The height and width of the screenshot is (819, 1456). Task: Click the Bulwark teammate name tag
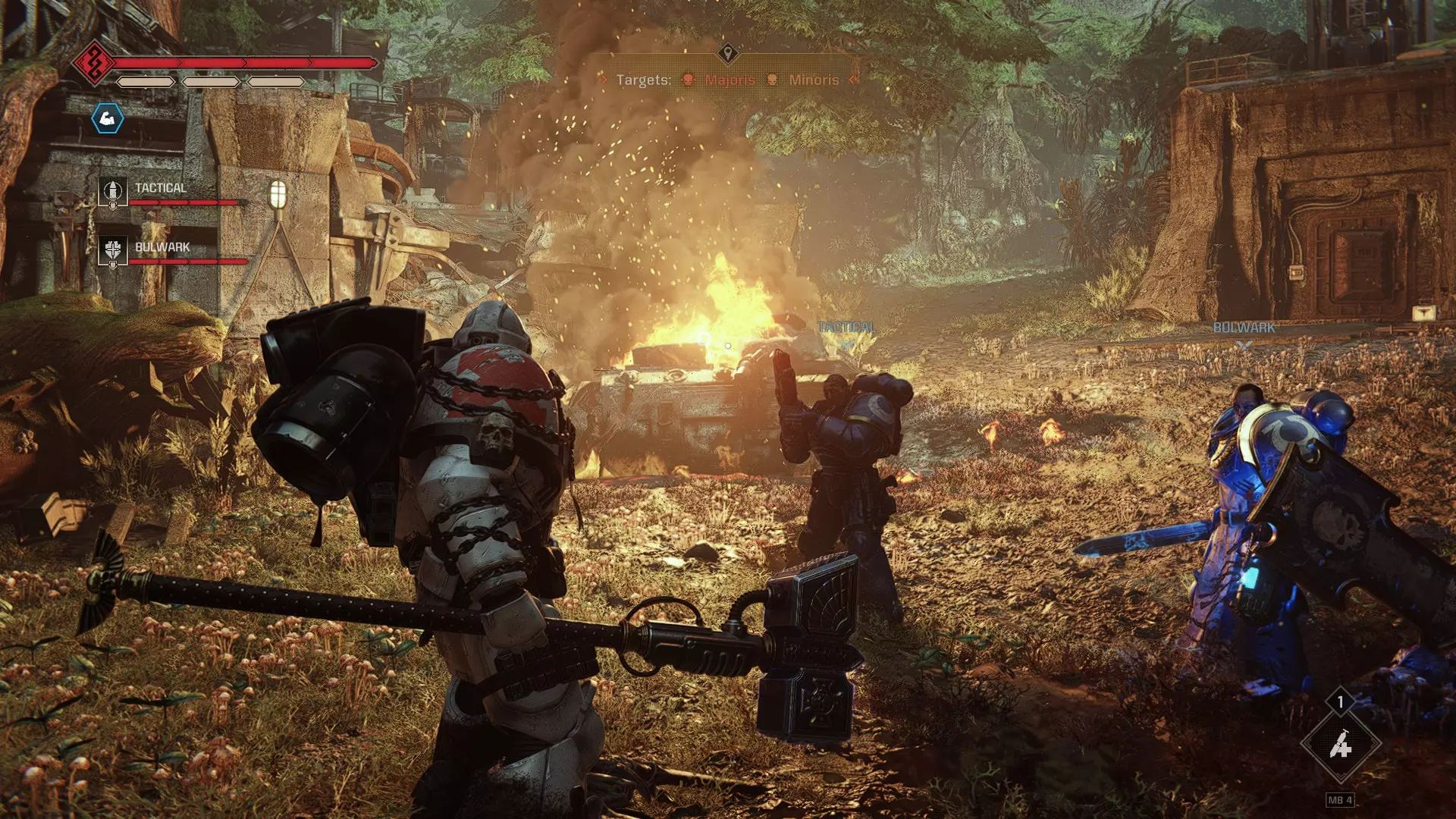(x=1244, y=328)
